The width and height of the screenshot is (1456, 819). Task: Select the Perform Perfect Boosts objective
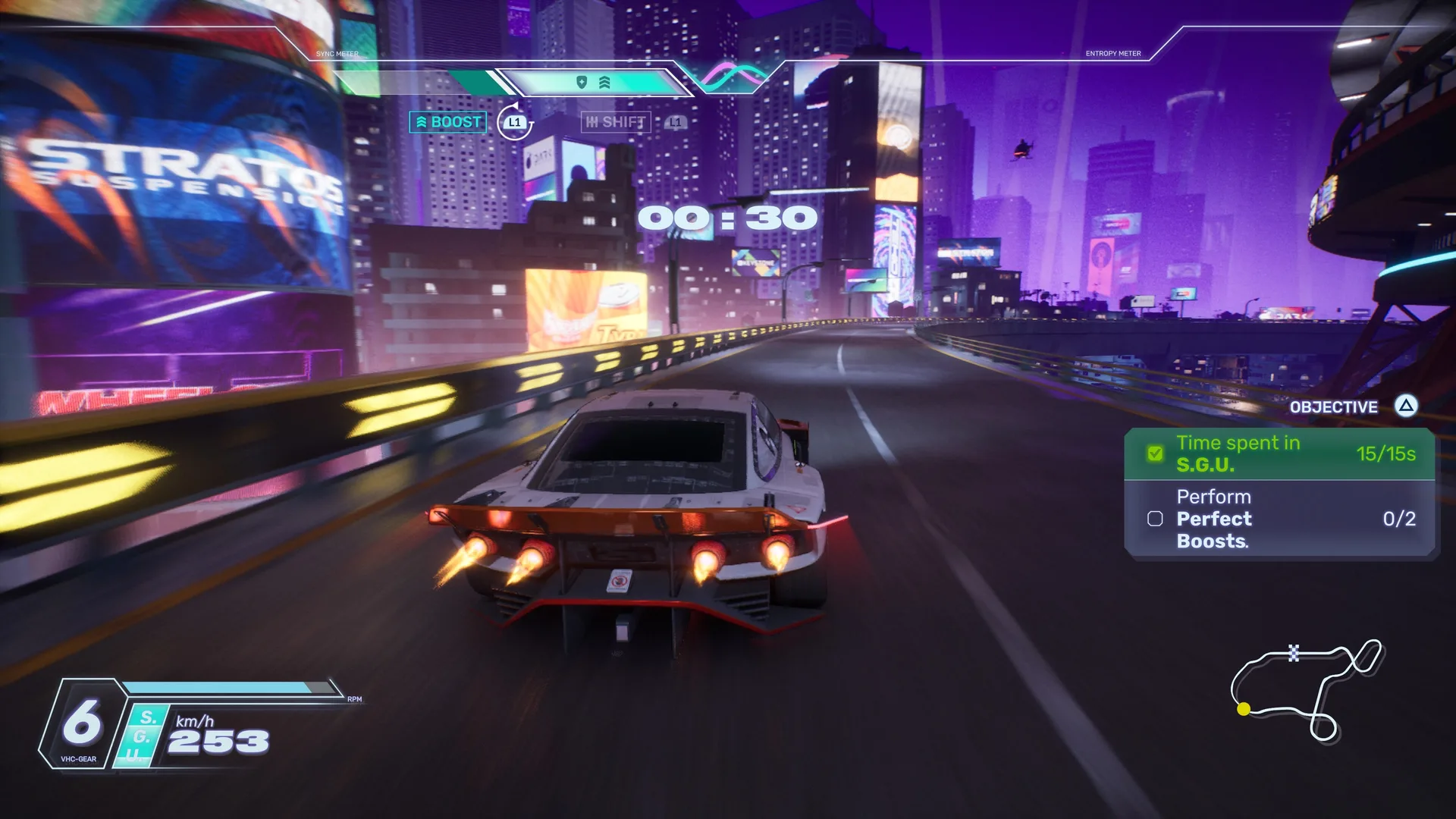(1279, 519)
